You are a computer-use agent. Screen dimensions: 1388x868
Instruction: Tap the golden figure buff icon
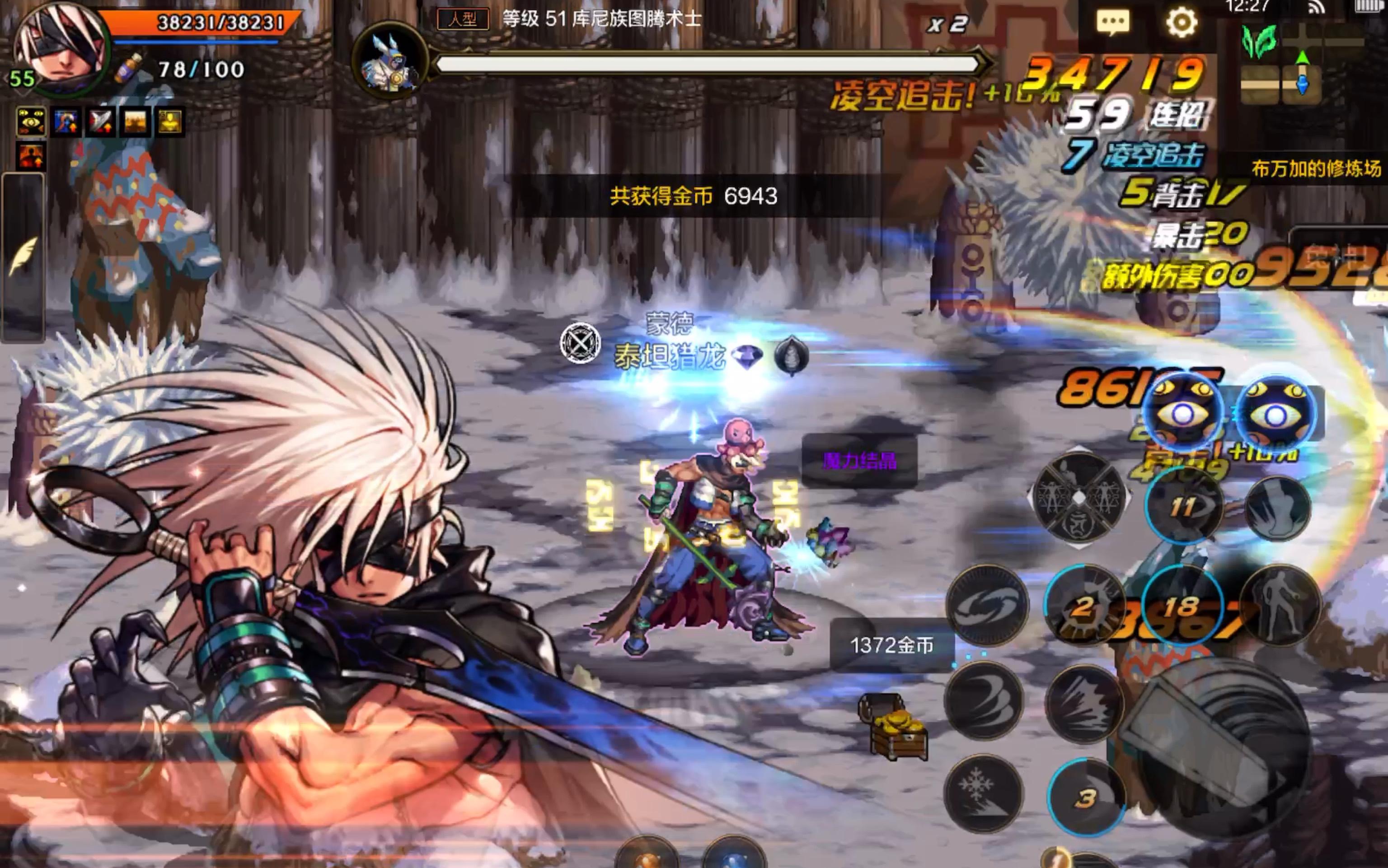pyautogui.click(x=170, y=121)
